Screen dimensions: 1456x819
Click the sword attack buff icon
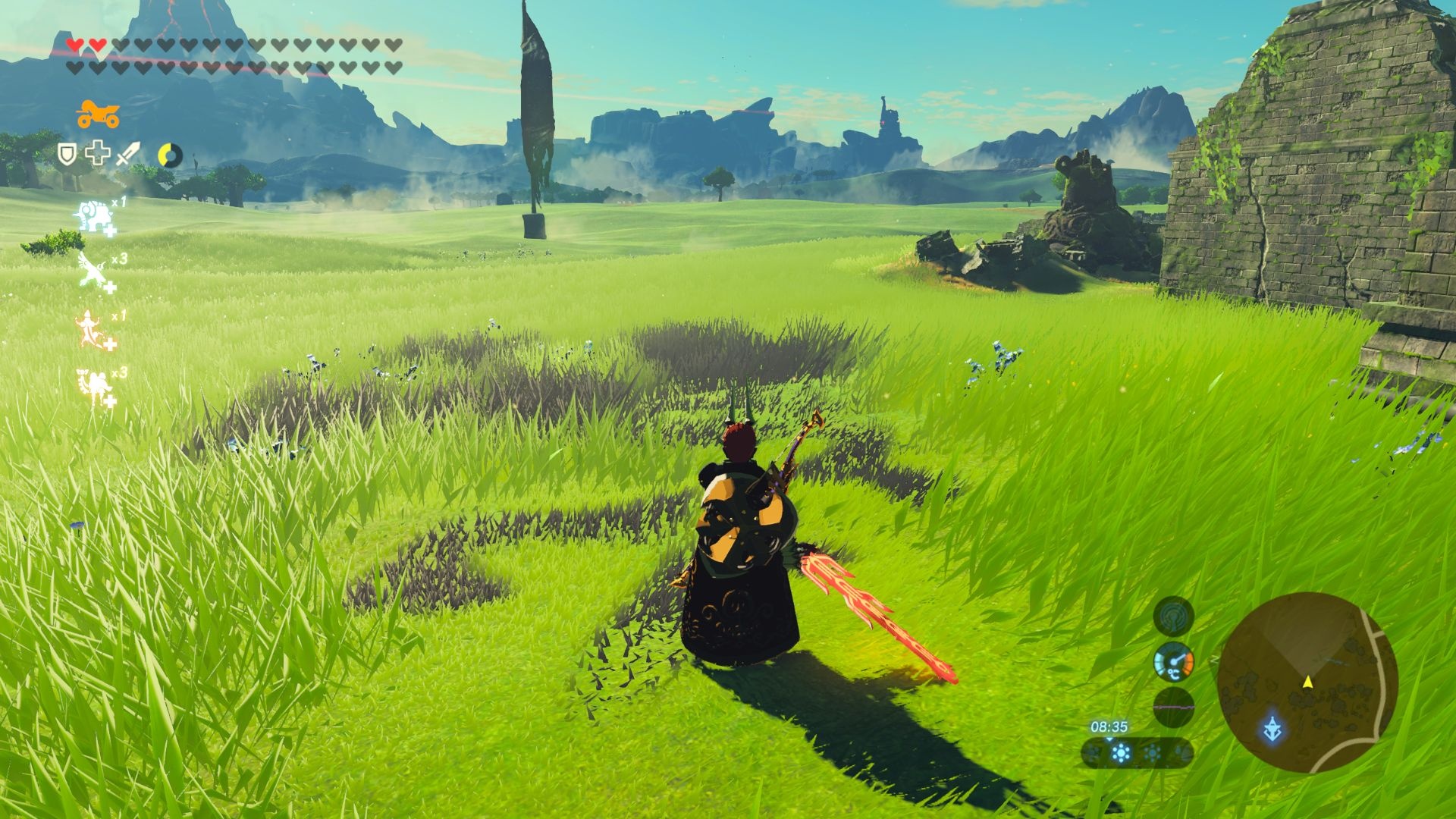click(127, 155)
